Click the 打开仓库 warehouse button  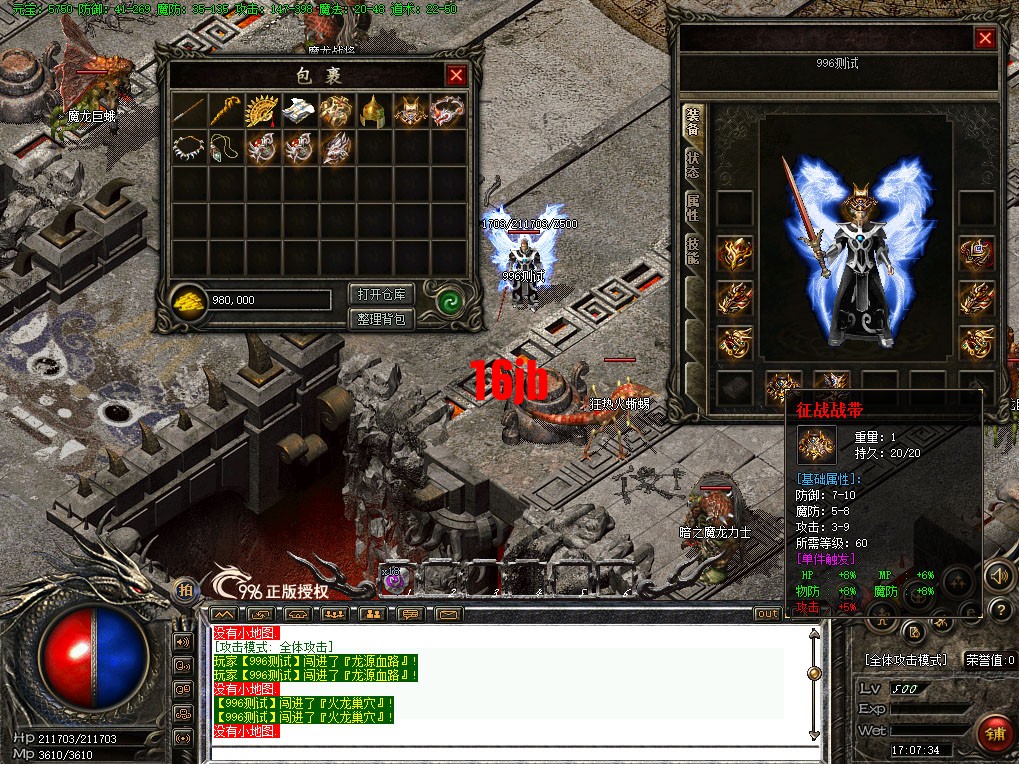point(381,294)
